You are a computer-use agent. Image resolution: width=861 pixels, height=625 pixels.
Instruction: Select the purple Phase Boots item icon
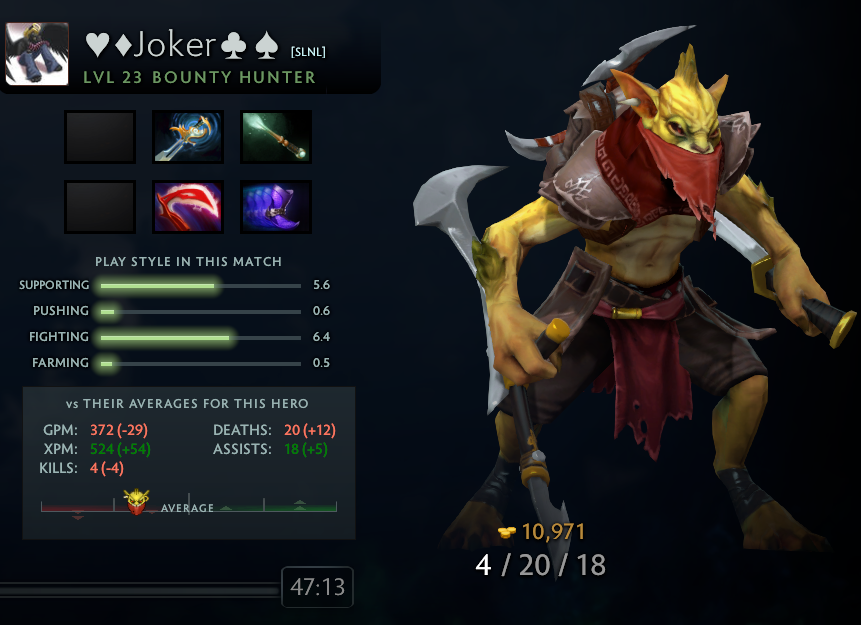point(276,206)
